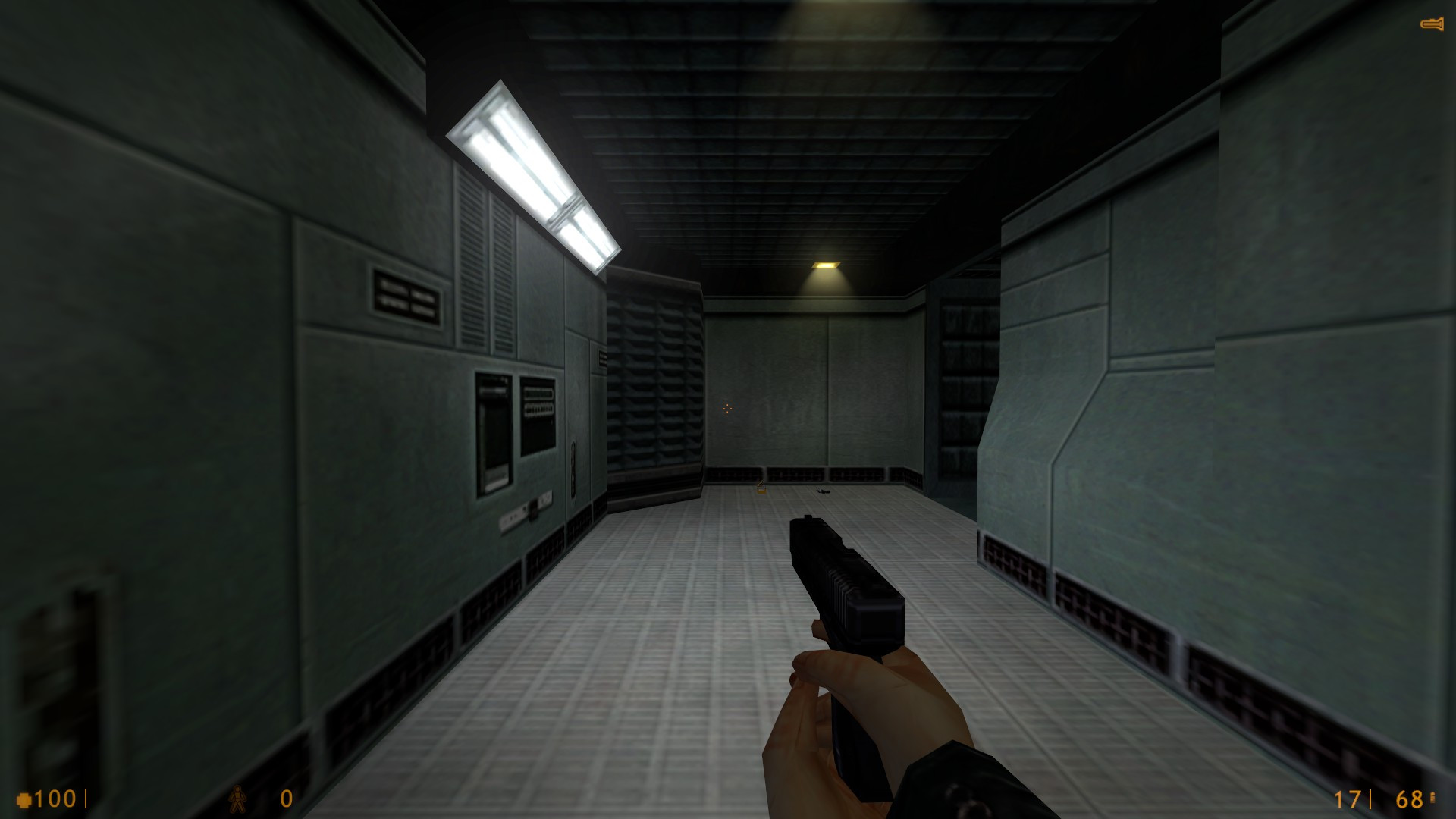Screen dimensions: 1456x819
Task: Click the small battery item on the floor
Action: (761, 490)
